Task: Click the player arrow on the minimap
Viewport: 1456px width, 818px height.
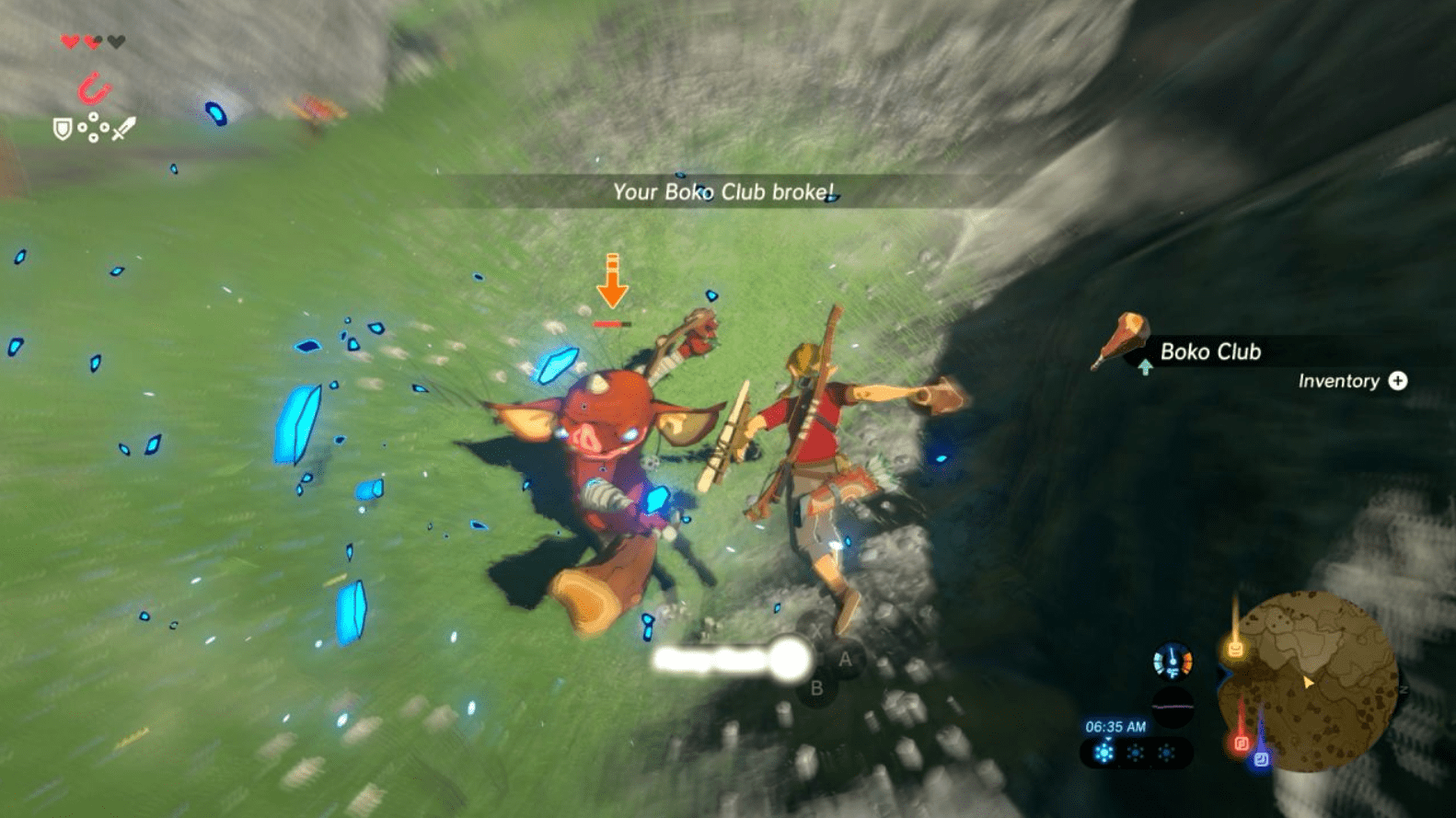Action: pyautogui.click(x=1307, y=684)
